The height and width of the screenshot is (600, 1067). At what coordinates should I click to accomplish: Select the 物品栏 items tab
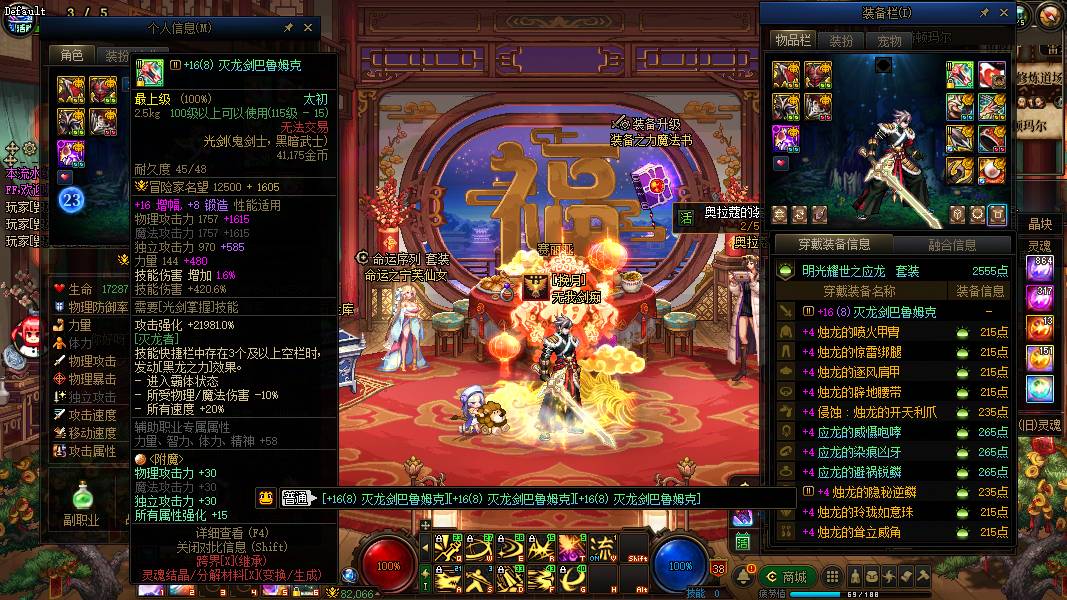coord(792,40)
